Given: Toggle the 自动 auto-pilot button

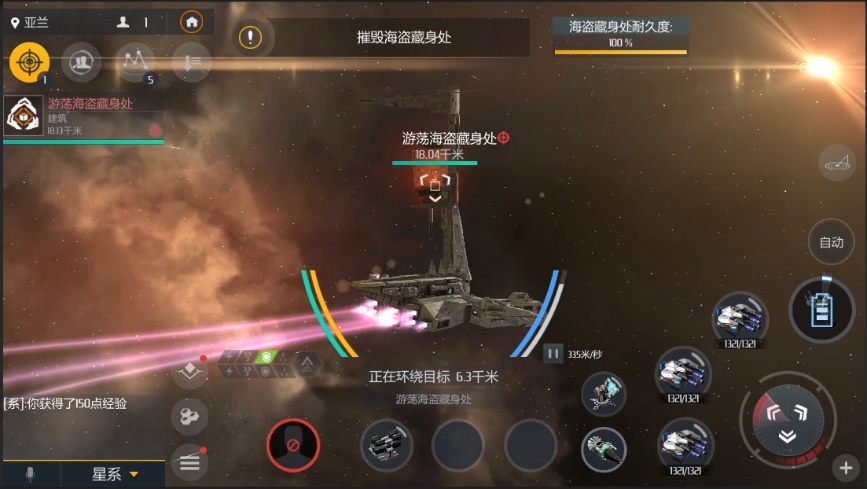Looking at the screenshot, I should [x=831, y=242].
